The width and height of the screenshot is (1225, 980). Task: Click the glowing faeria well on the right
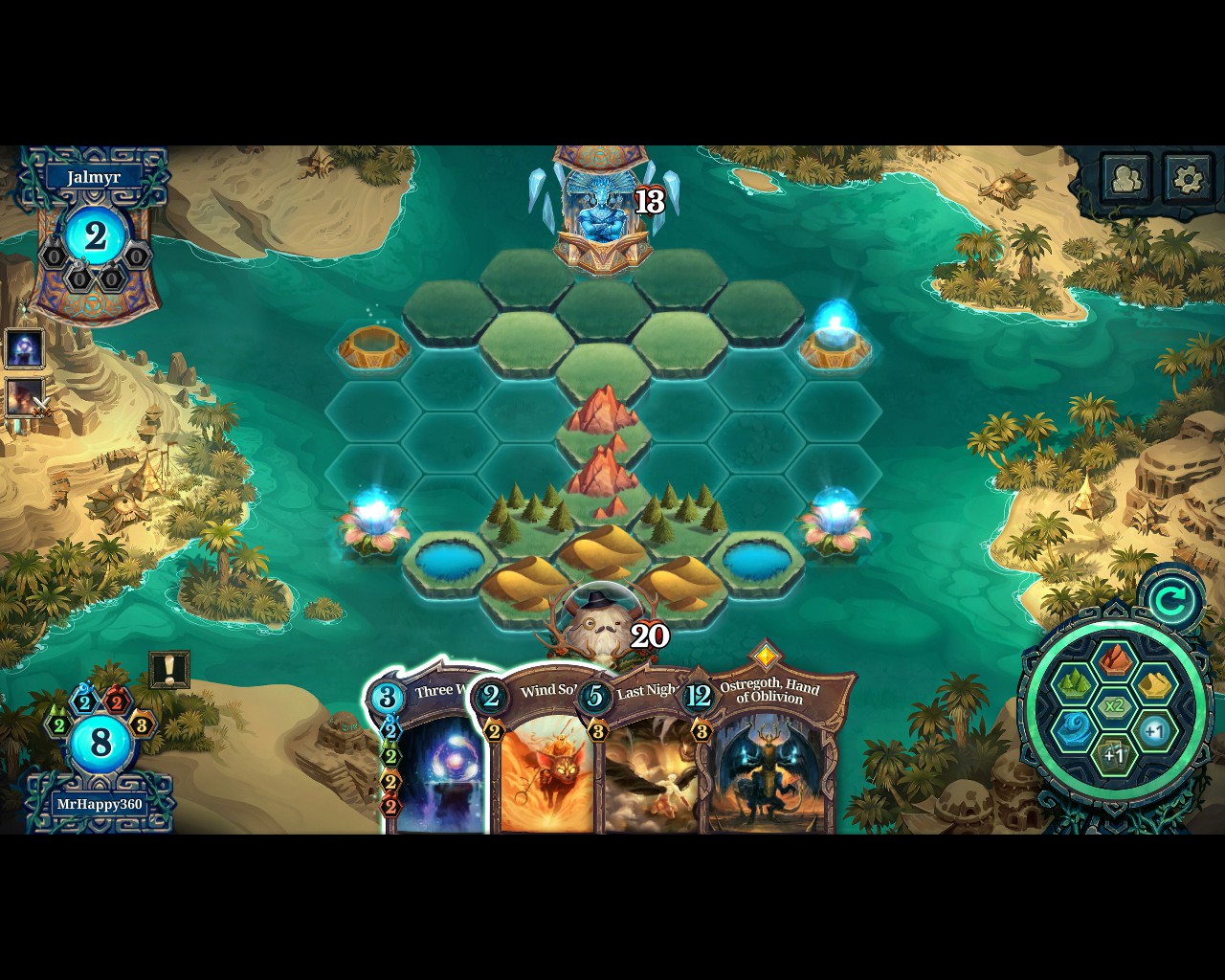click(835, 340)
